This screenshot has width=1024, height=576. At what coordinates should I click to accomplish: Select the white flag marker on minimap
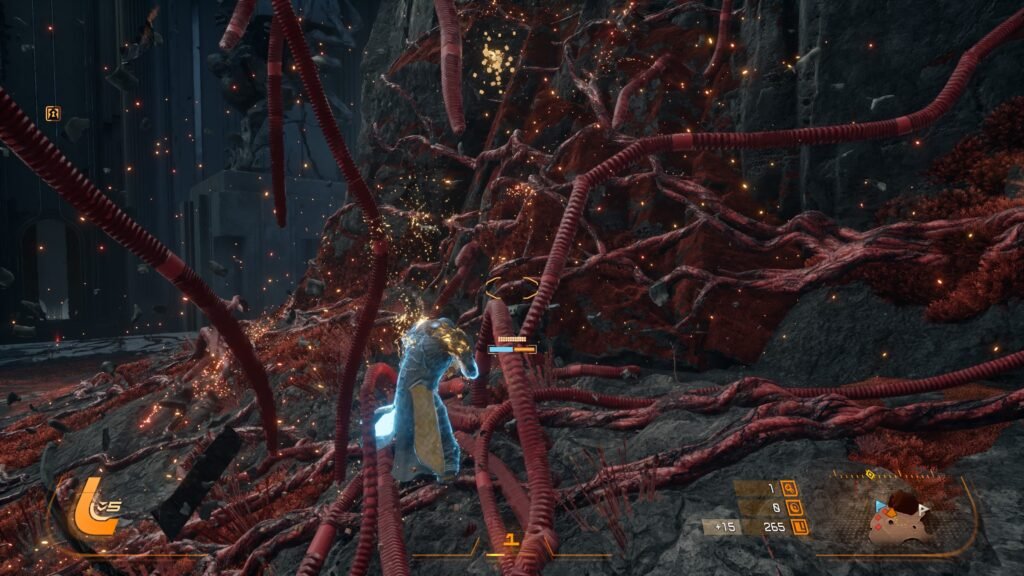[924, 509]
